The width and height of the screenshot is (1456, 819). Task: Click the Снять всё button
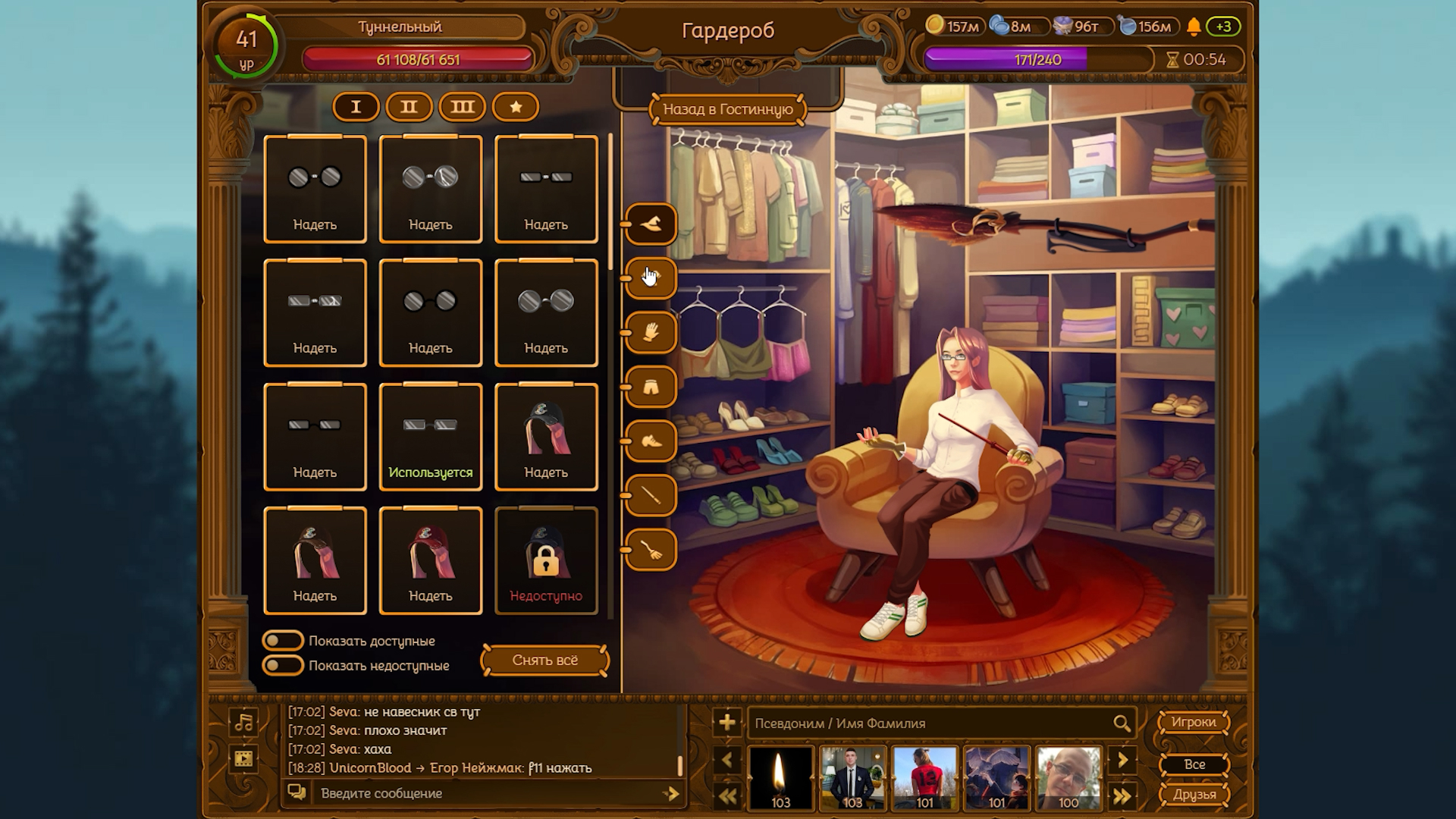(x=544, y=660)
